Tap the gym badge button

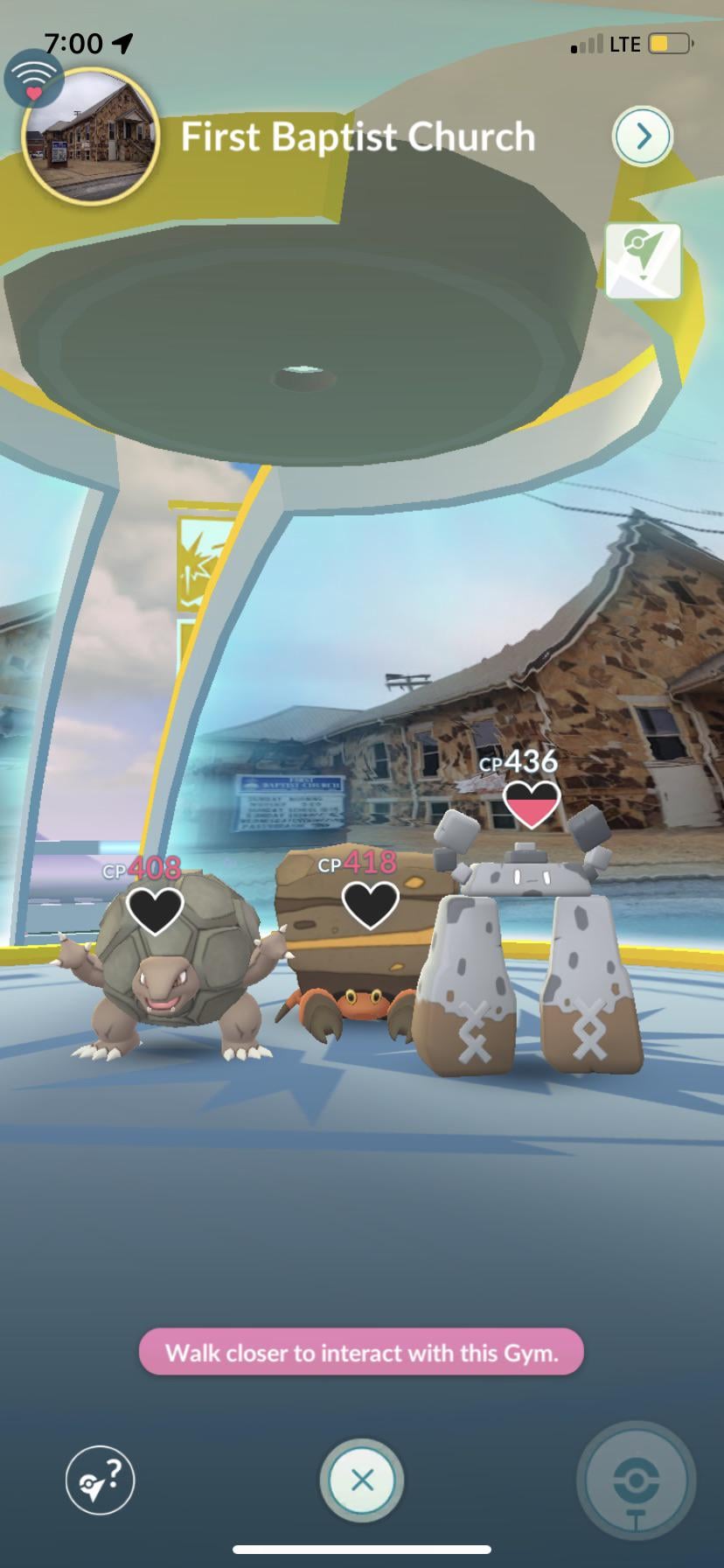[x=637, y=1480]
